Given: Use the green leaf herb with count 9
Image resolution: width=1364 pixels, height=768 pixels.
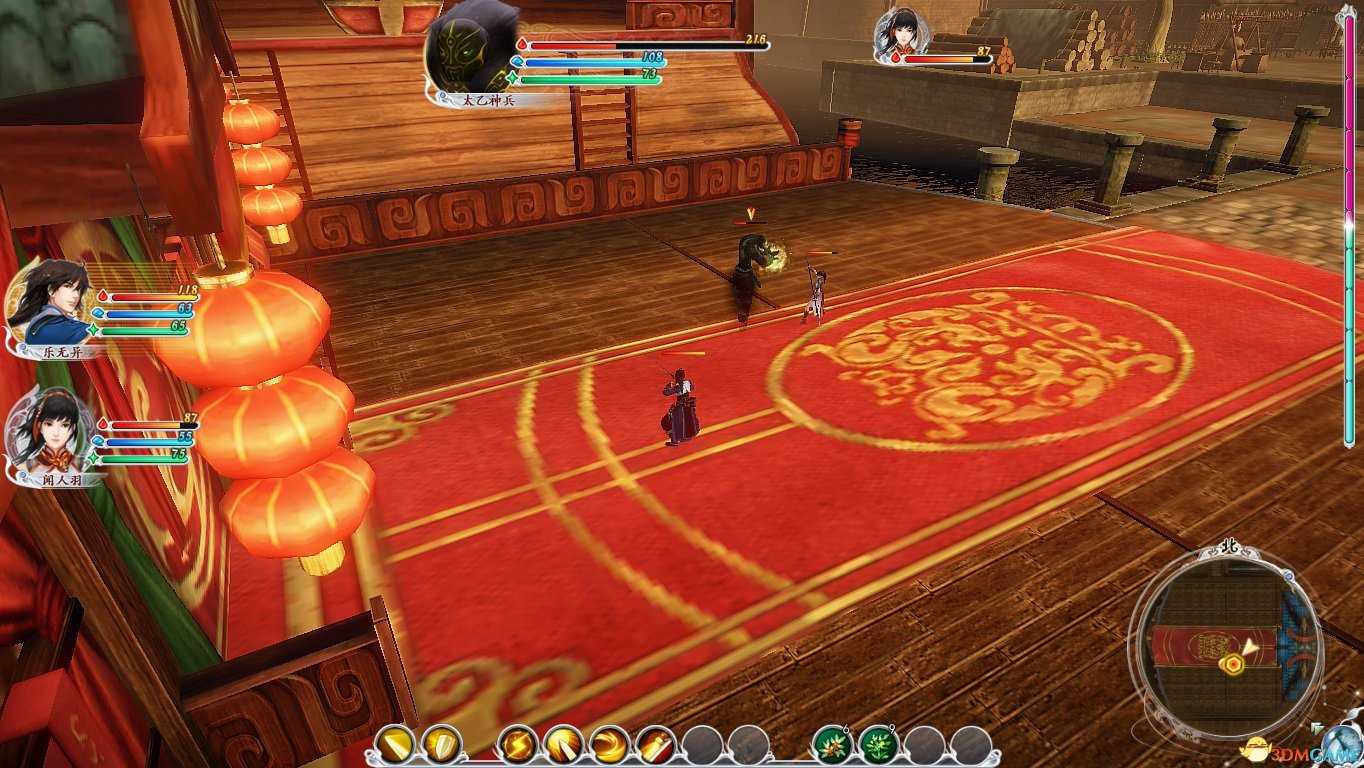Looking at the screenshot, I should click(x=878, y=744).
